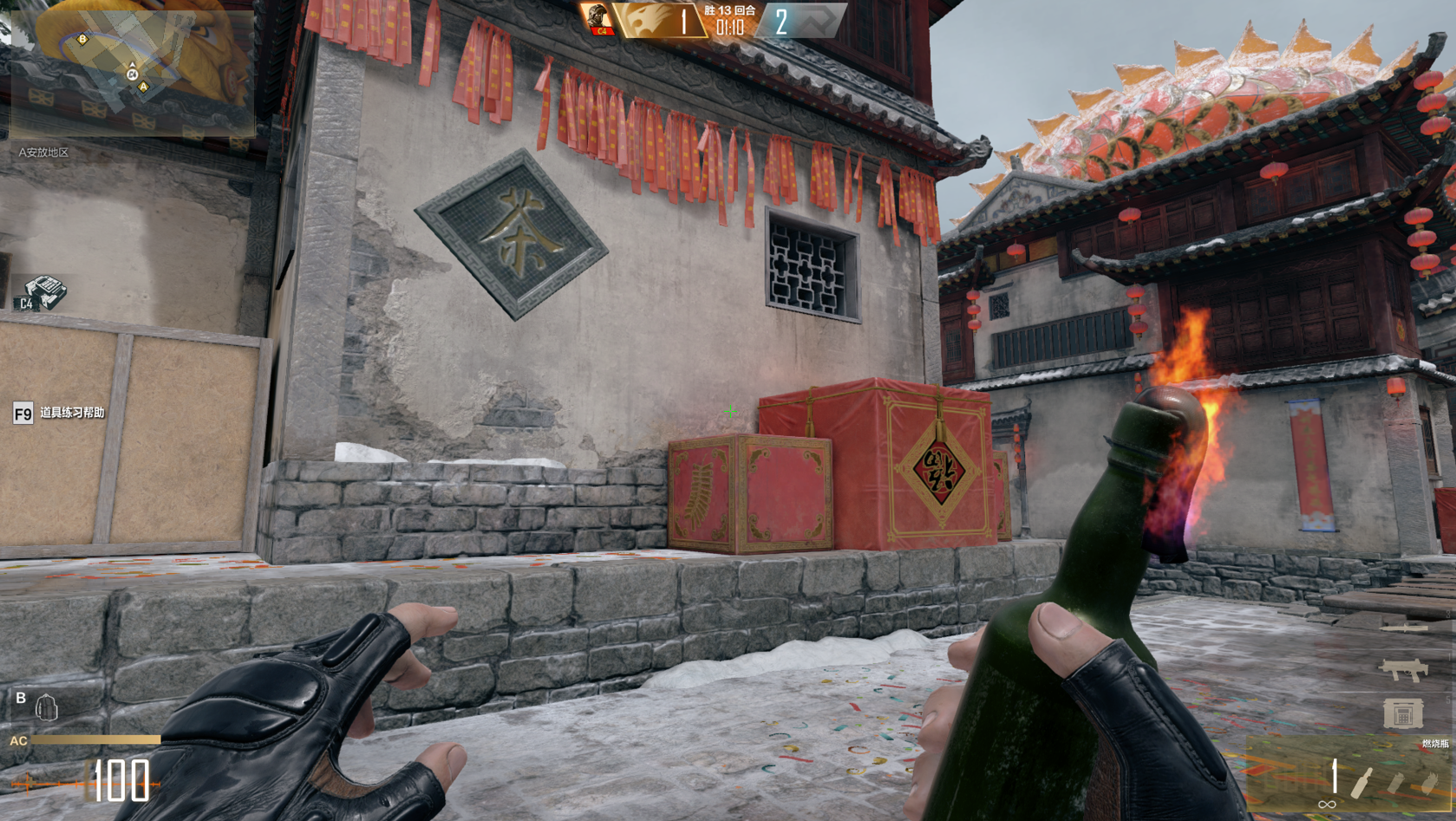1456x821 pixels.
Task: Pick the smoke canister grenade icon
Action: (1394, 783)
